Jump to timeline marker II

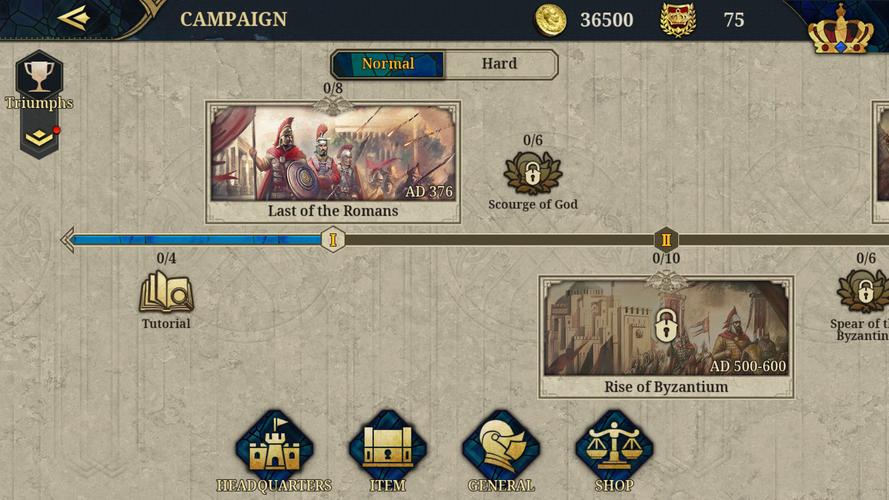click(666, 239)
